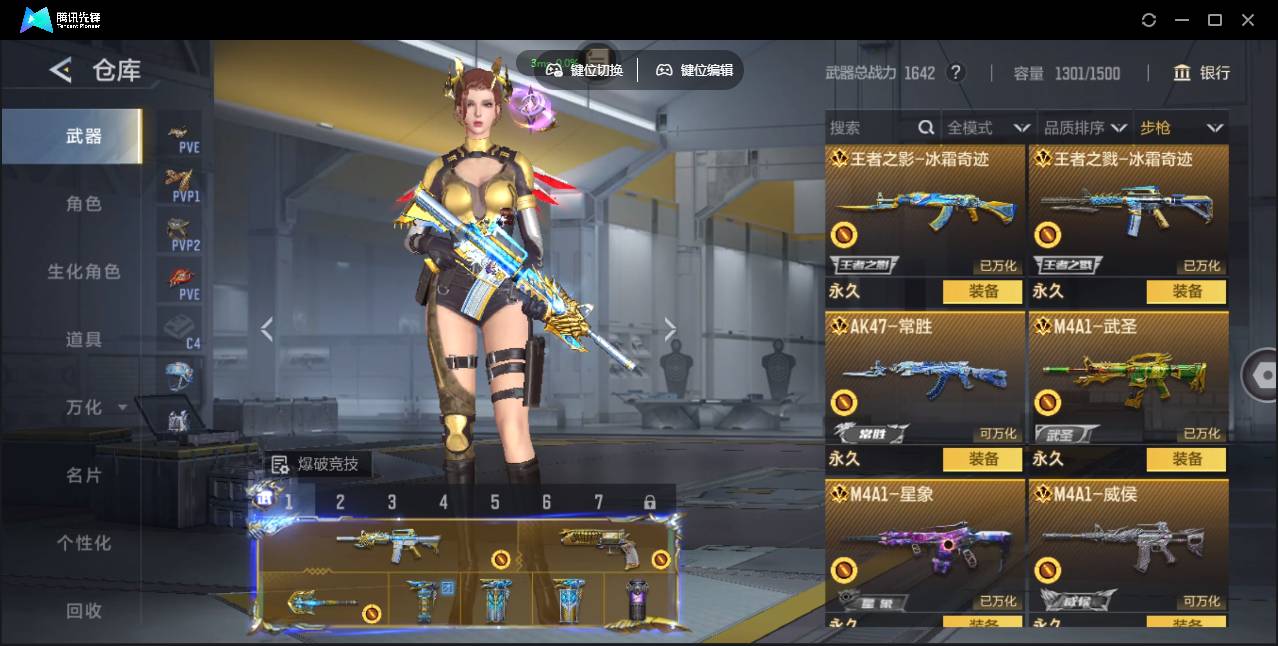Go back from the 仓库 warehouse screen

coord(61,70)
